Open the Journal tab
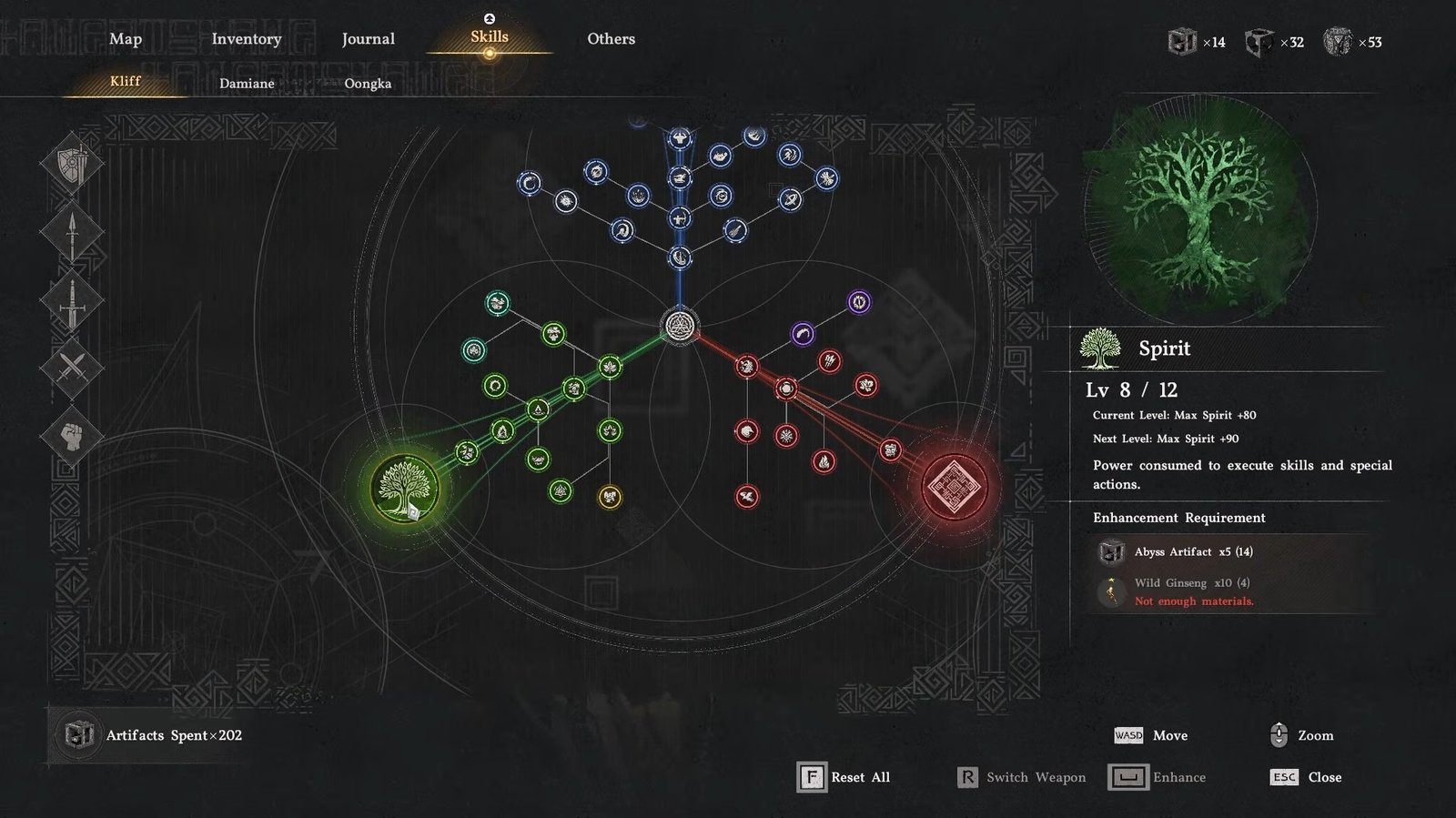 pyautogui.click(x=369, y=39)
